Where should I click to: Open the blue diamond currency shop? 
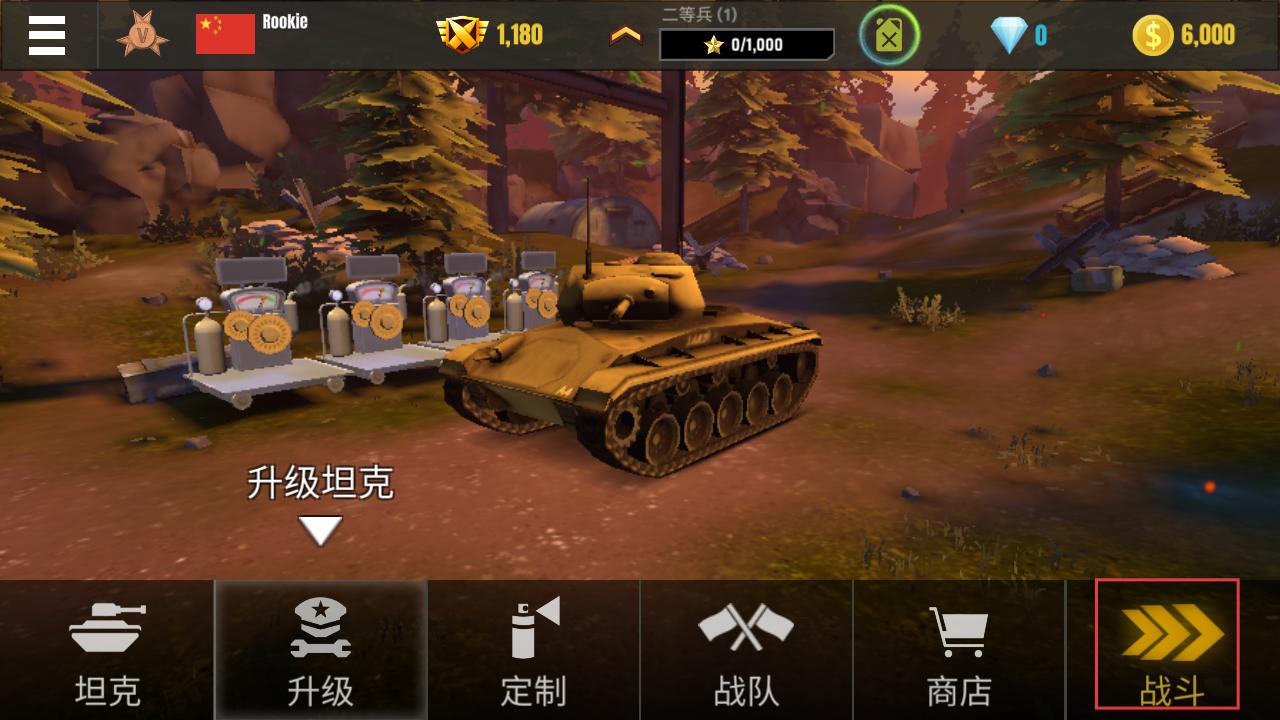[1009, 36]
